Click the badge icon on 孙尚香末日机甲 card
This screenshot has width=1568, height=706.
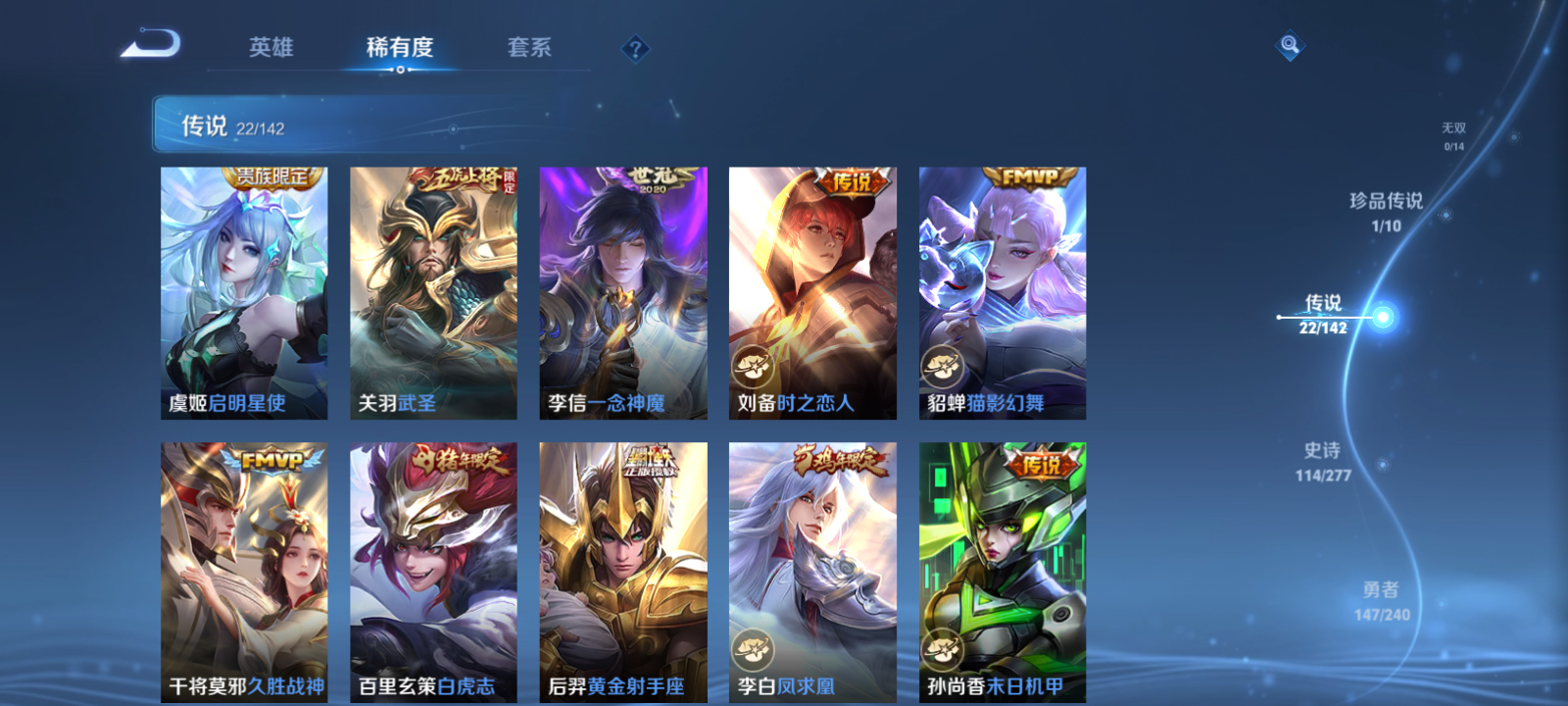[942, 647]
